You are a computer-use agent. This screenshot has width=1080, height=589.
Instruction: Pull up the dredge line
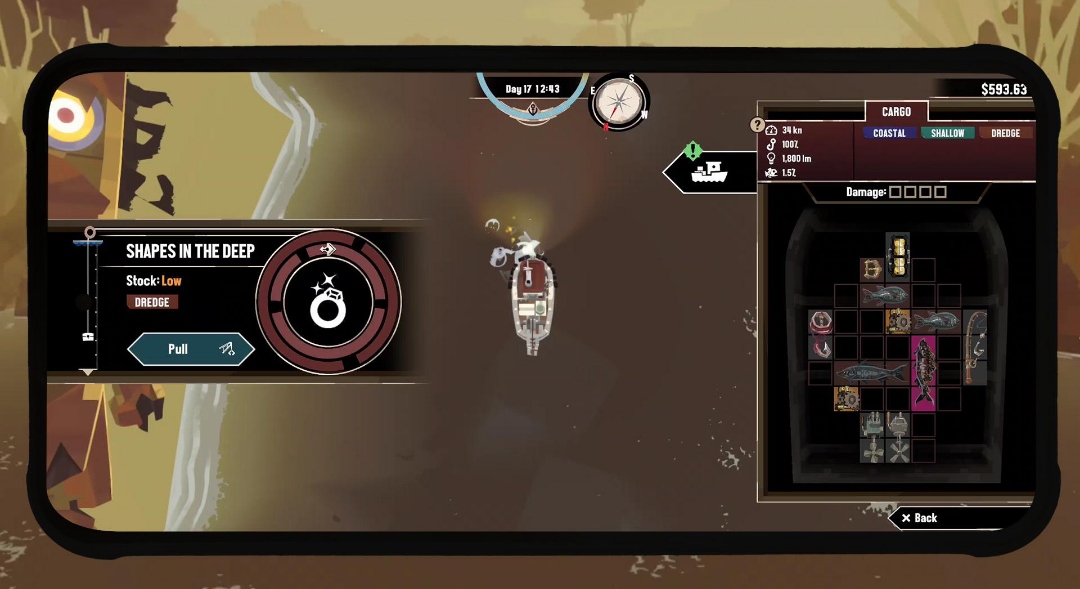point(190,349)
